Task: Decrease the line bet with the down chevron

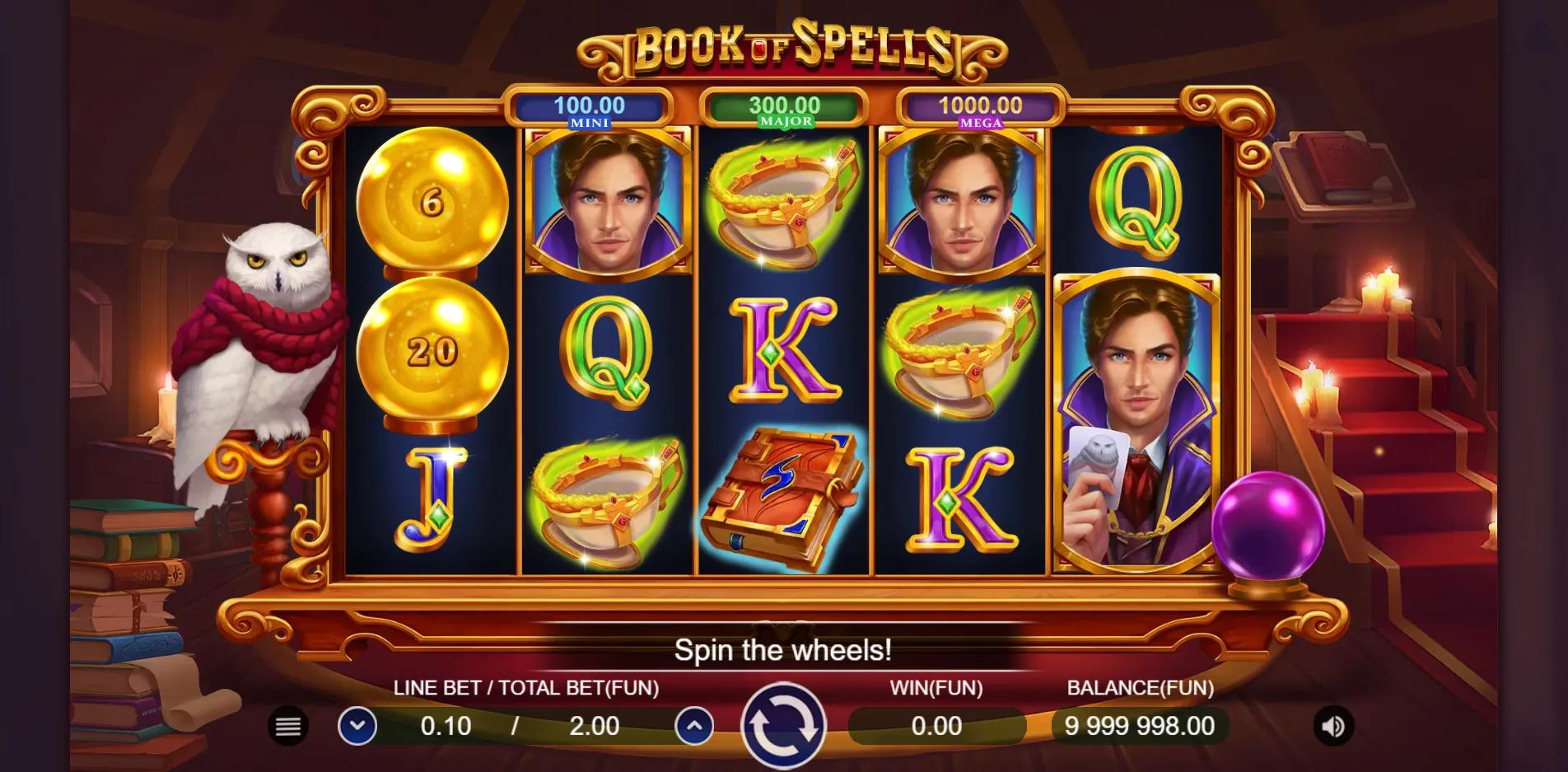Action: 358,727
